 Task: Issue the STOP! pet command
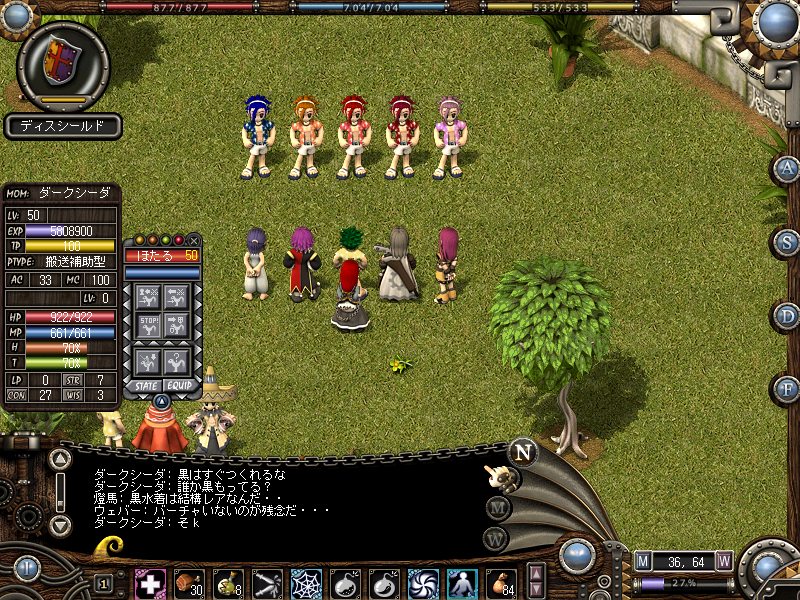[x=148, y=327]
